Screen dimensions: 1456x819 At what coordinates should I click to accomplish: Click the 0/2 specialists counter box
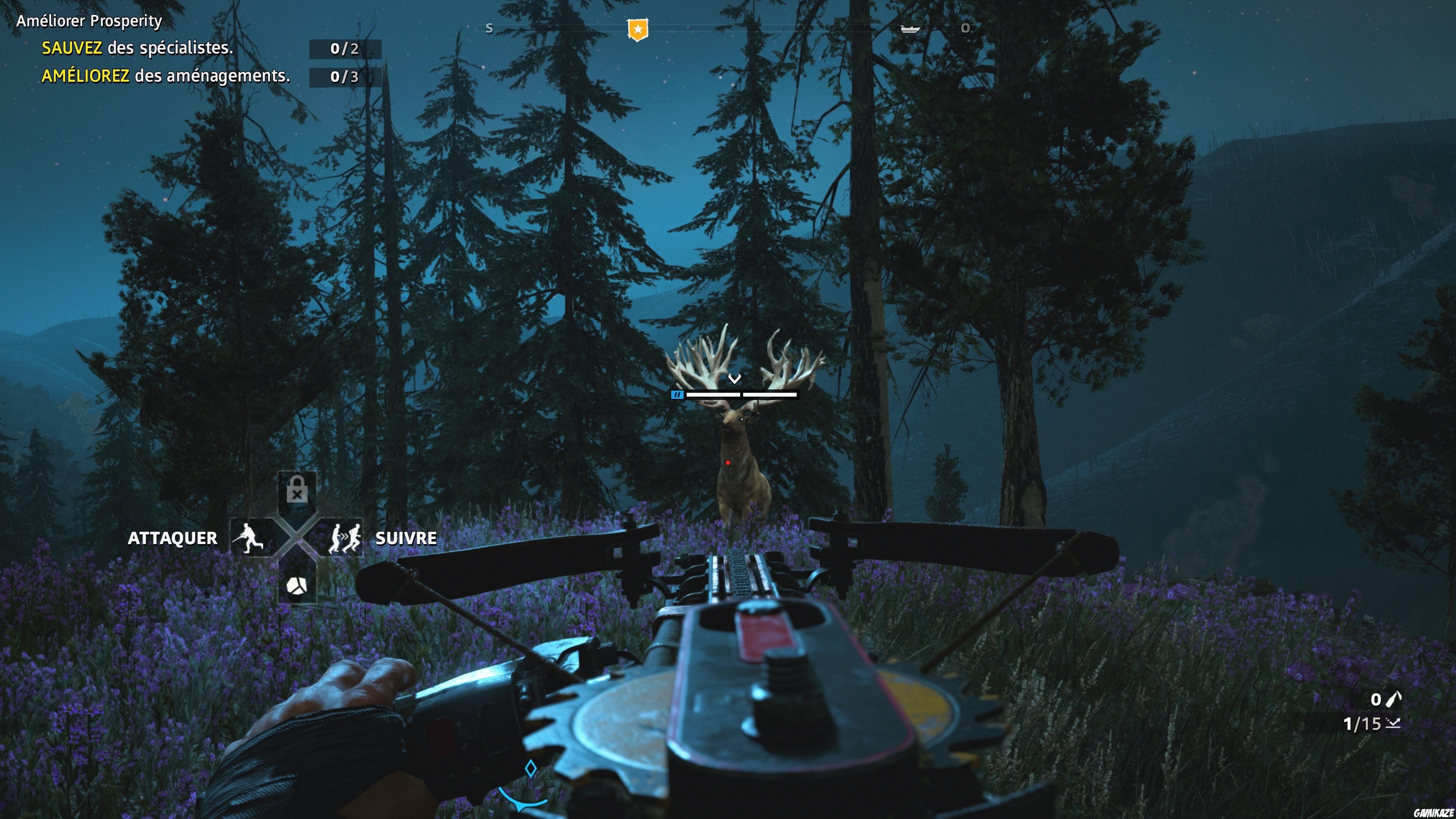coord(347,50)
